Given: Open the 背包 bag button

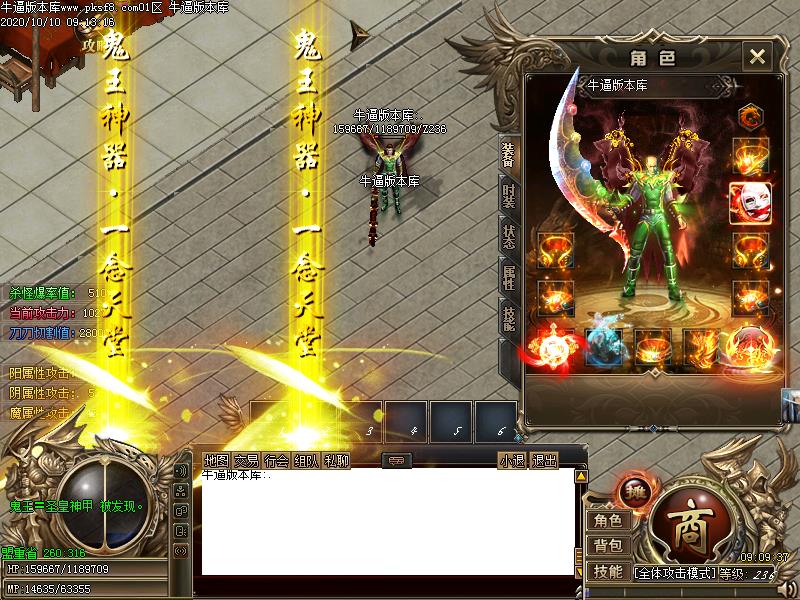Looking at the screenshot, I should (x=607, y=546).
